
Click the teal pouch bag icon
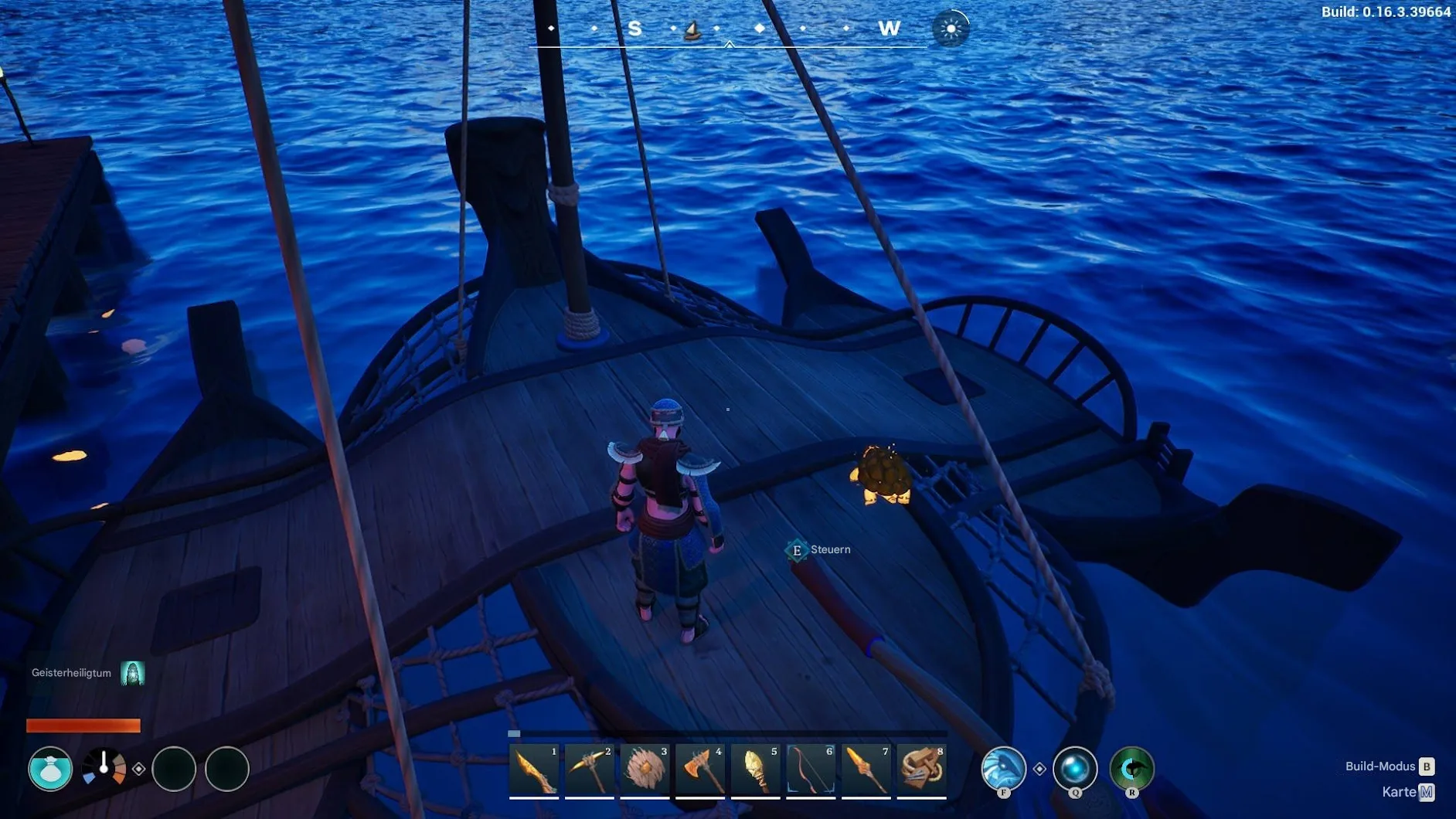coord(50,769)
